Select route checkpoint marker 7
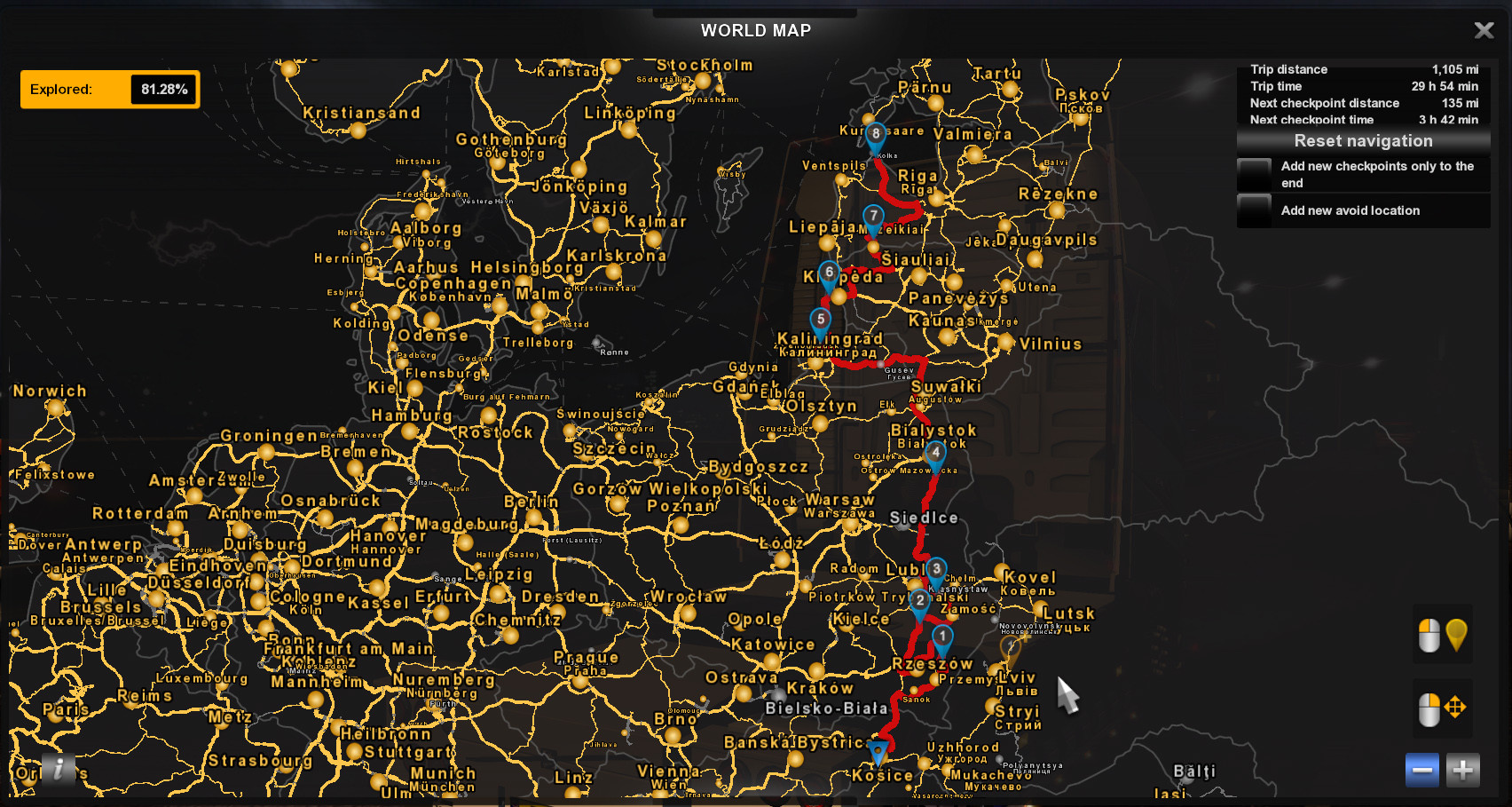This screenshot has width=1512, height=807. [874, 217]
